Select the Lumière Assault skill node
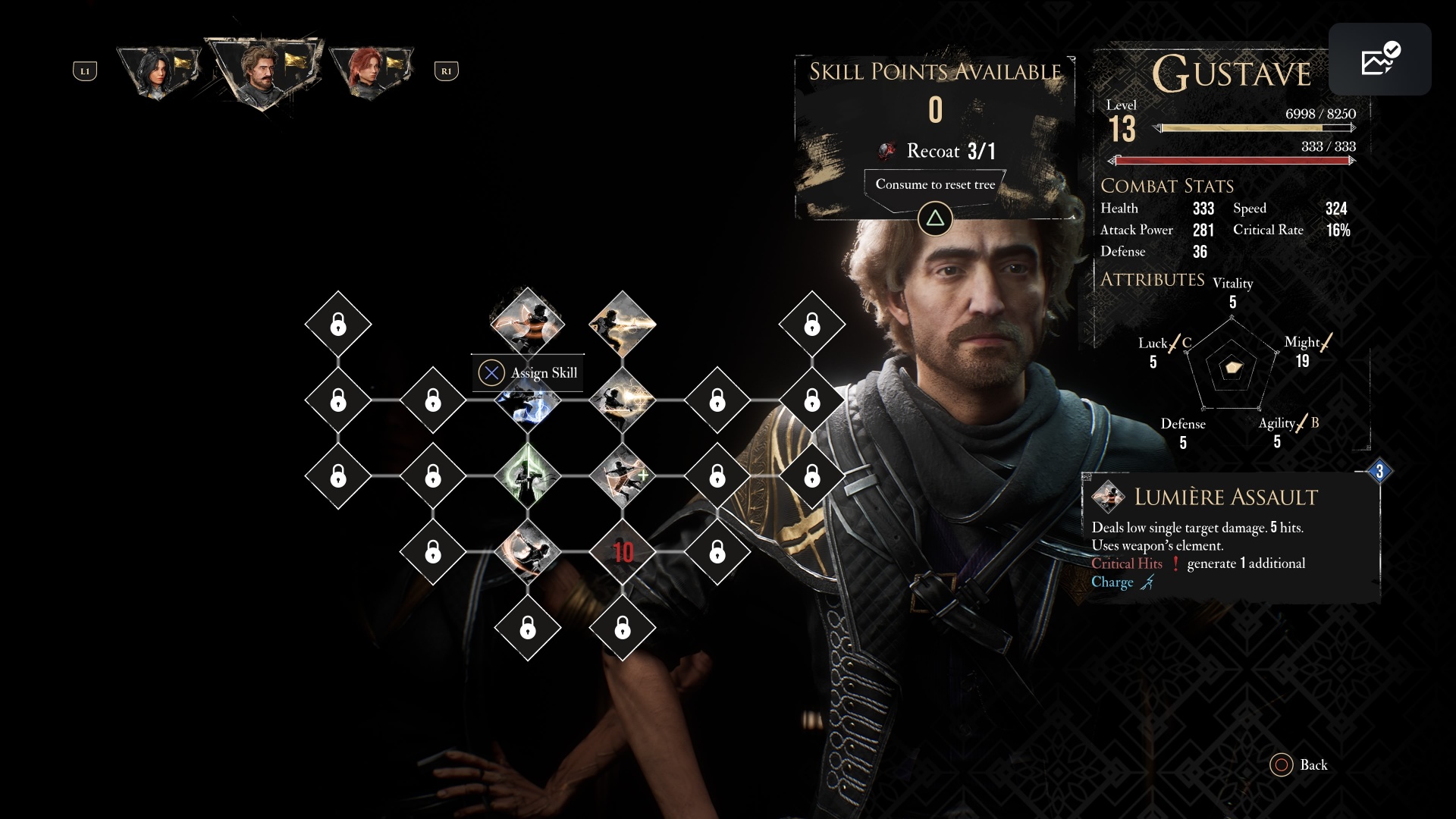 (x=528, y=322)
